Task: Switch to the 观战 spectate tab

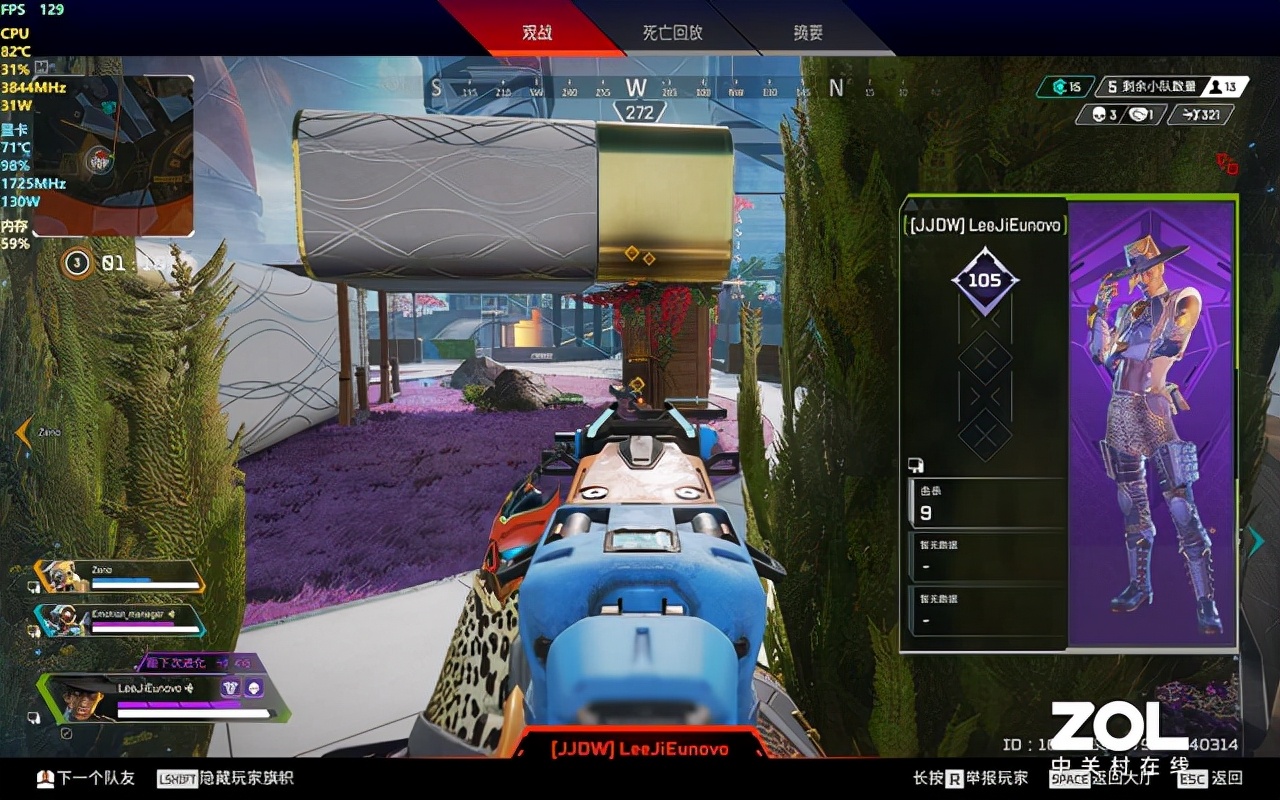Action: click(537, 32)
